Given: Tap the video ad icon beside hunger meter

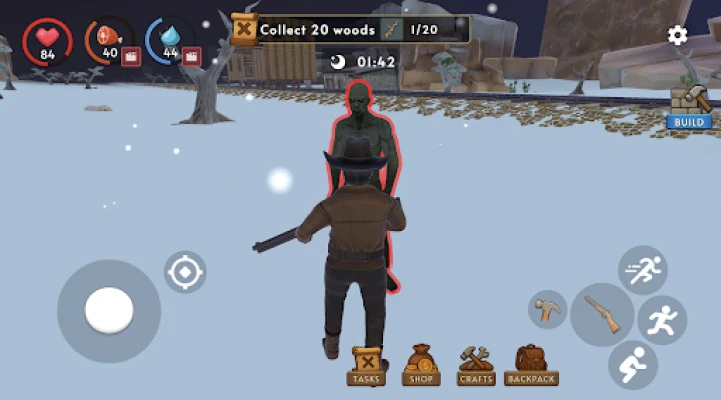Looking at the screenshot, I should 130,57.
